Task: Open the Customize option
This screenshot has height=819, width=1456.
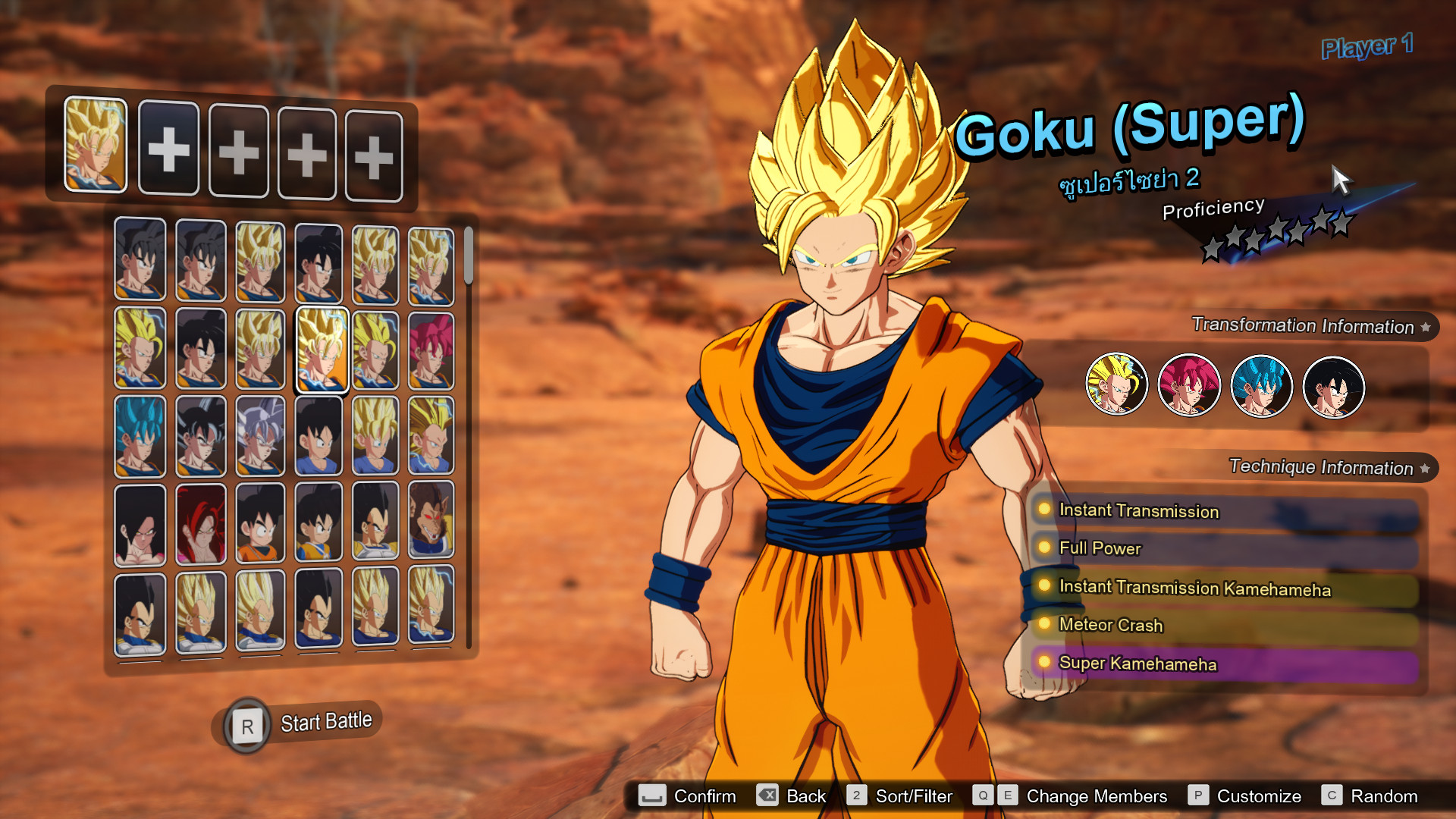Action: (x=1257, y=796)
